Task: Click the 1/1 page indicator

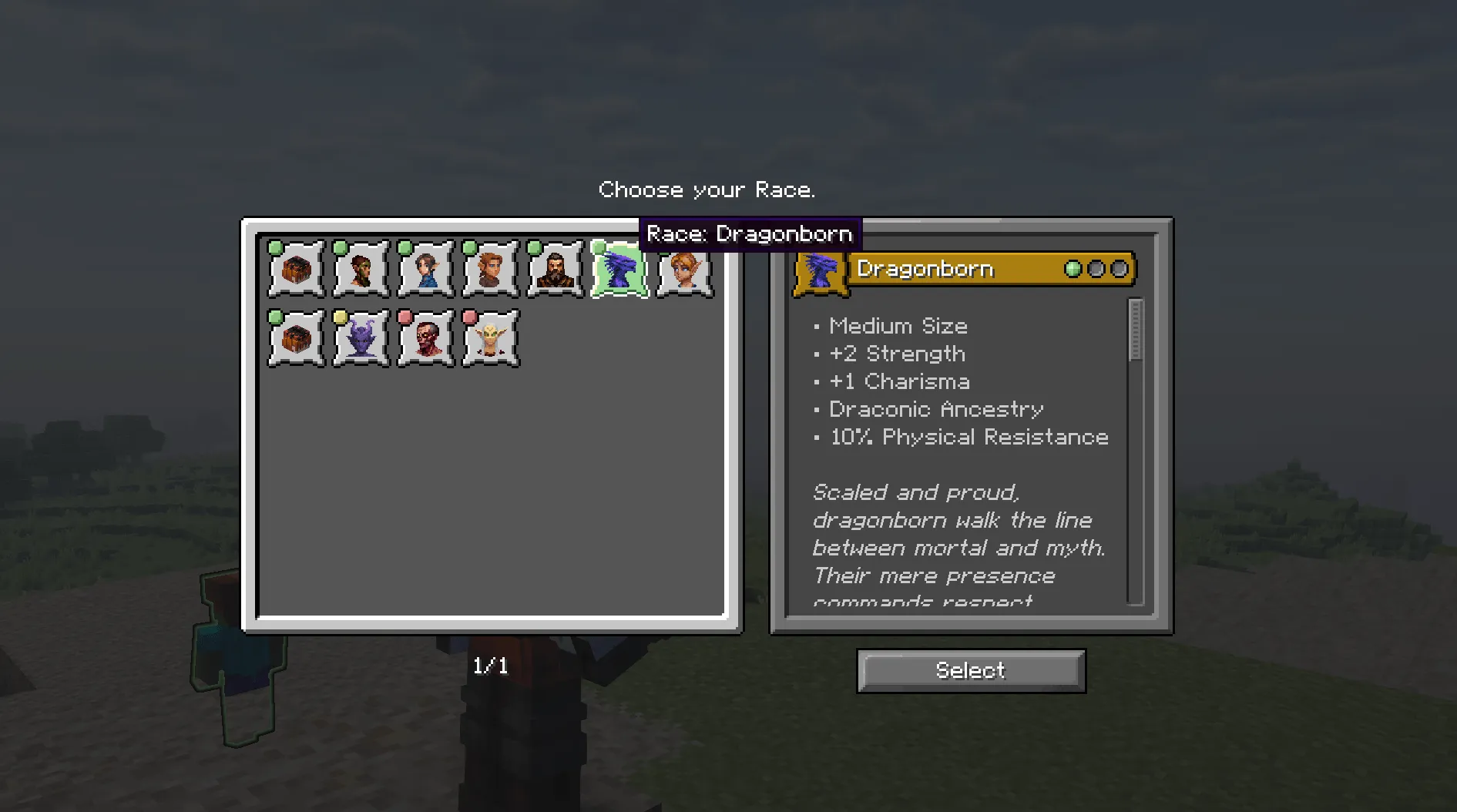Action: pos(490,667)
